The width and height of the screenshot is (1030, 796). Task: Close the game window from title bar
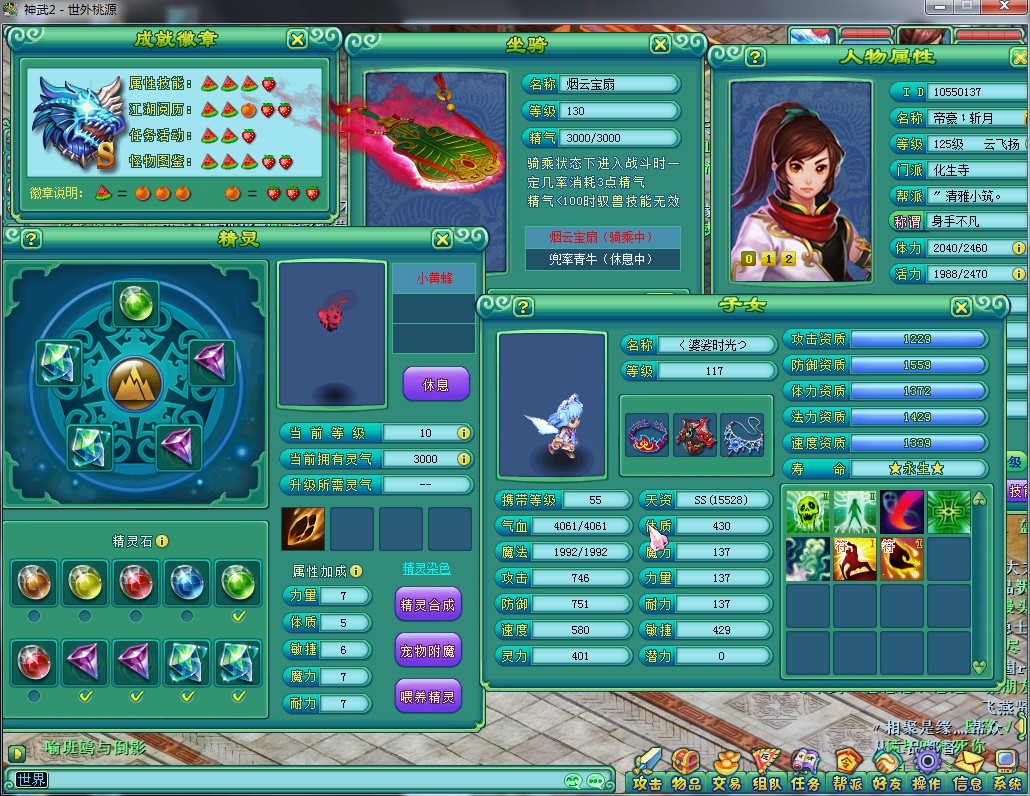point(1005,6)
